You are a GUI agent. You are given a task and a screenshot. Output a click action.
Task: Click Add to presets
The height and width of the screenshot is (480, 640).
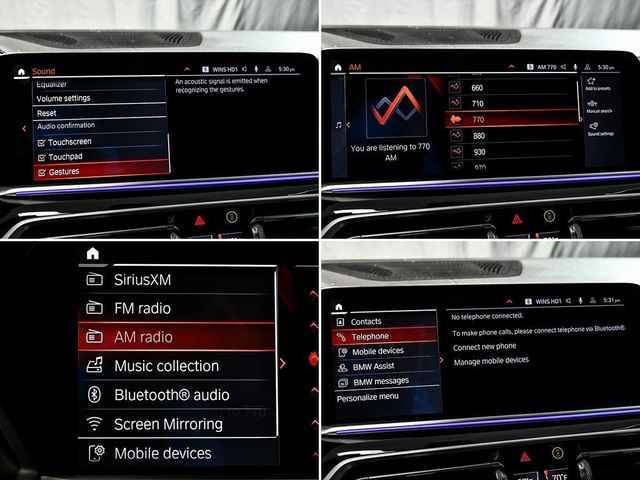(600, 84)
